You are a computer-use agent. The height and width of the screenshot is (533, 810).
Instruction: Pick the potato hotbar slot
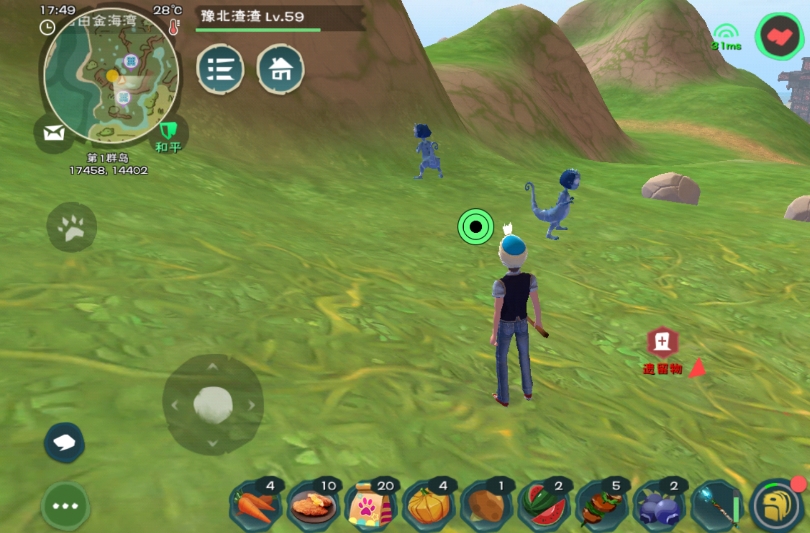(x=487, y=505)
